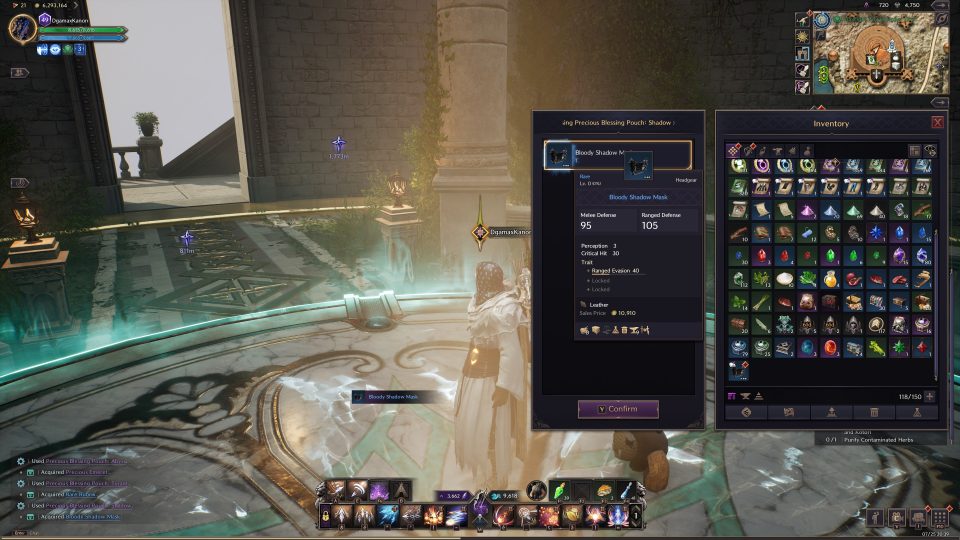Select the Bloody Shadow Mask reward row

(x=617, y=155)
